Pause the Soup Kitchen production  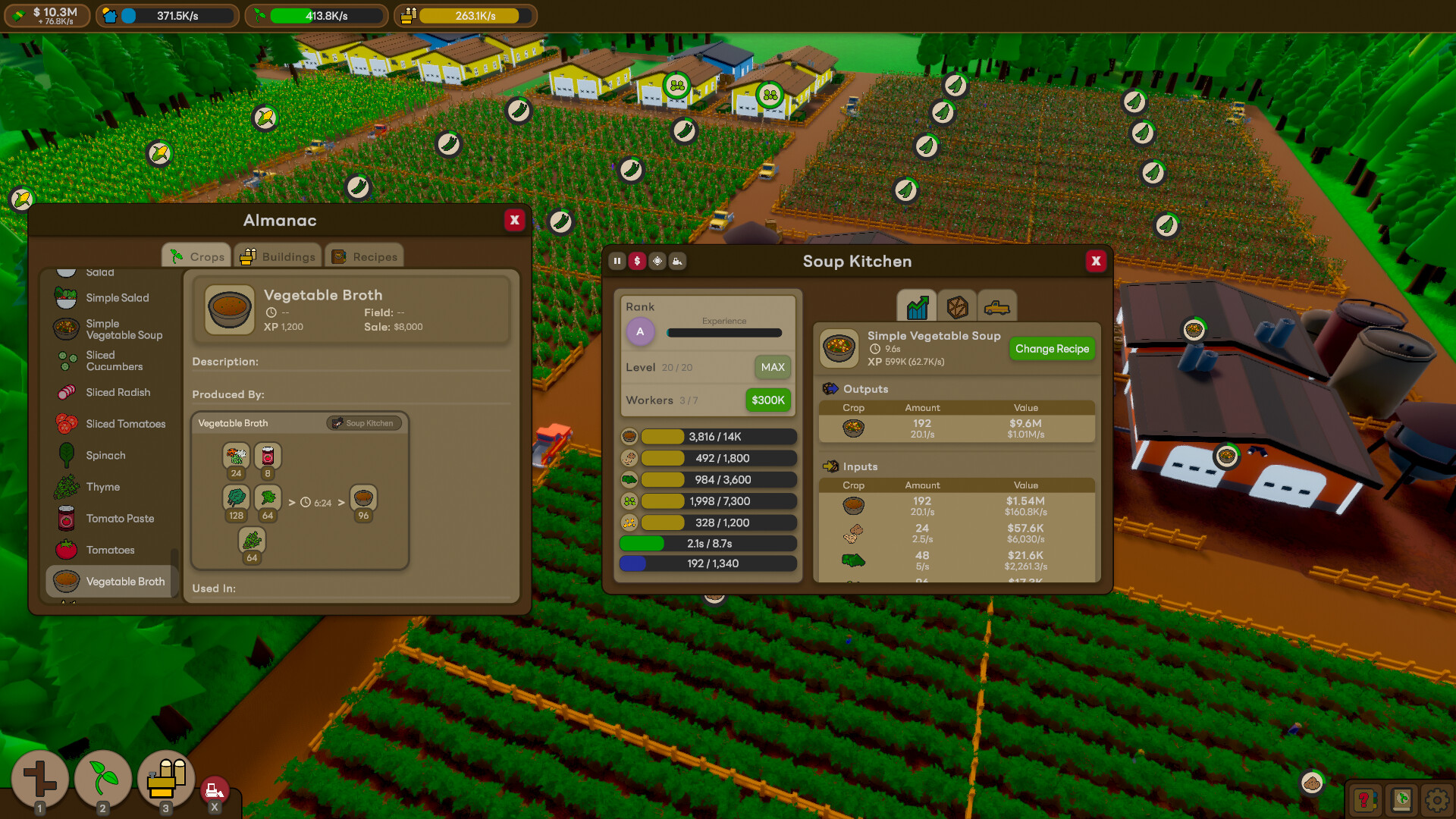point(617,261)
